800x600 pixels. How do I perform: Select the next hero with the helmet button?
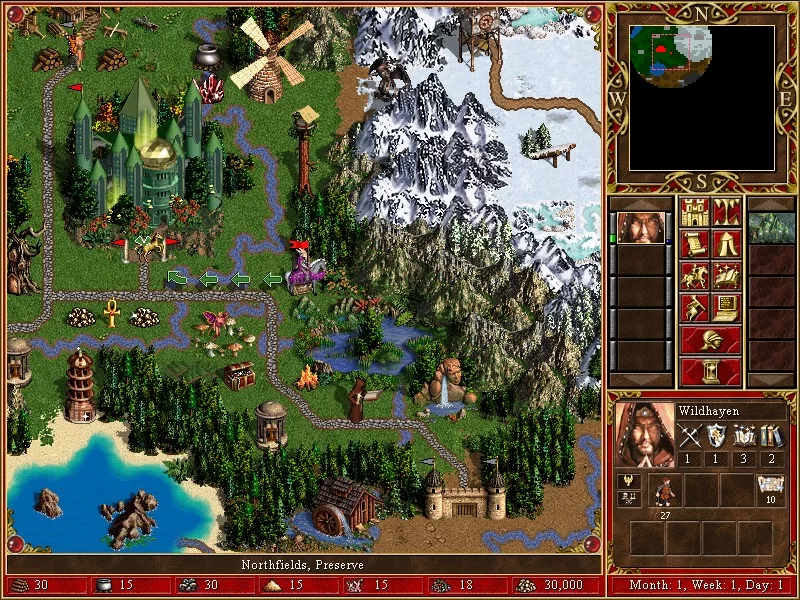(x=711, y=339)
